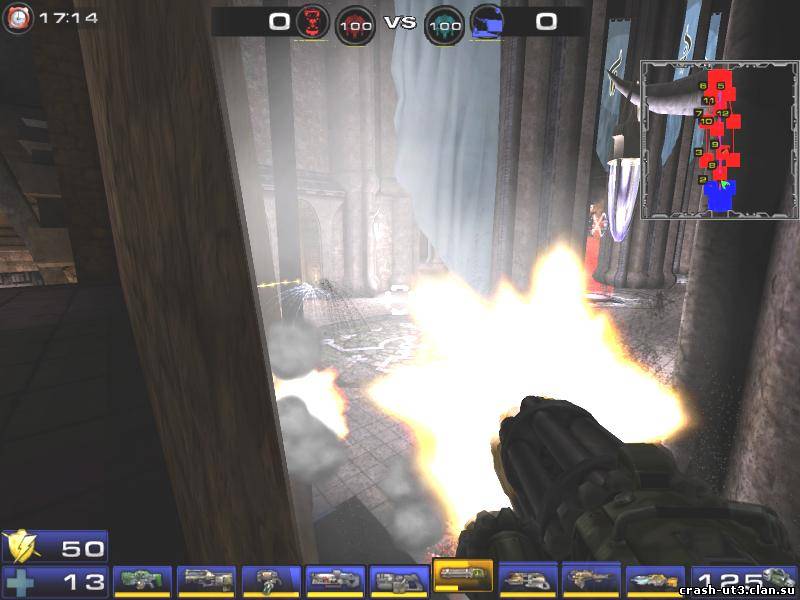Click the blue team emblem
Image resolution: width=800 pixels, height=600 pixels.
(x=486, y=22)
